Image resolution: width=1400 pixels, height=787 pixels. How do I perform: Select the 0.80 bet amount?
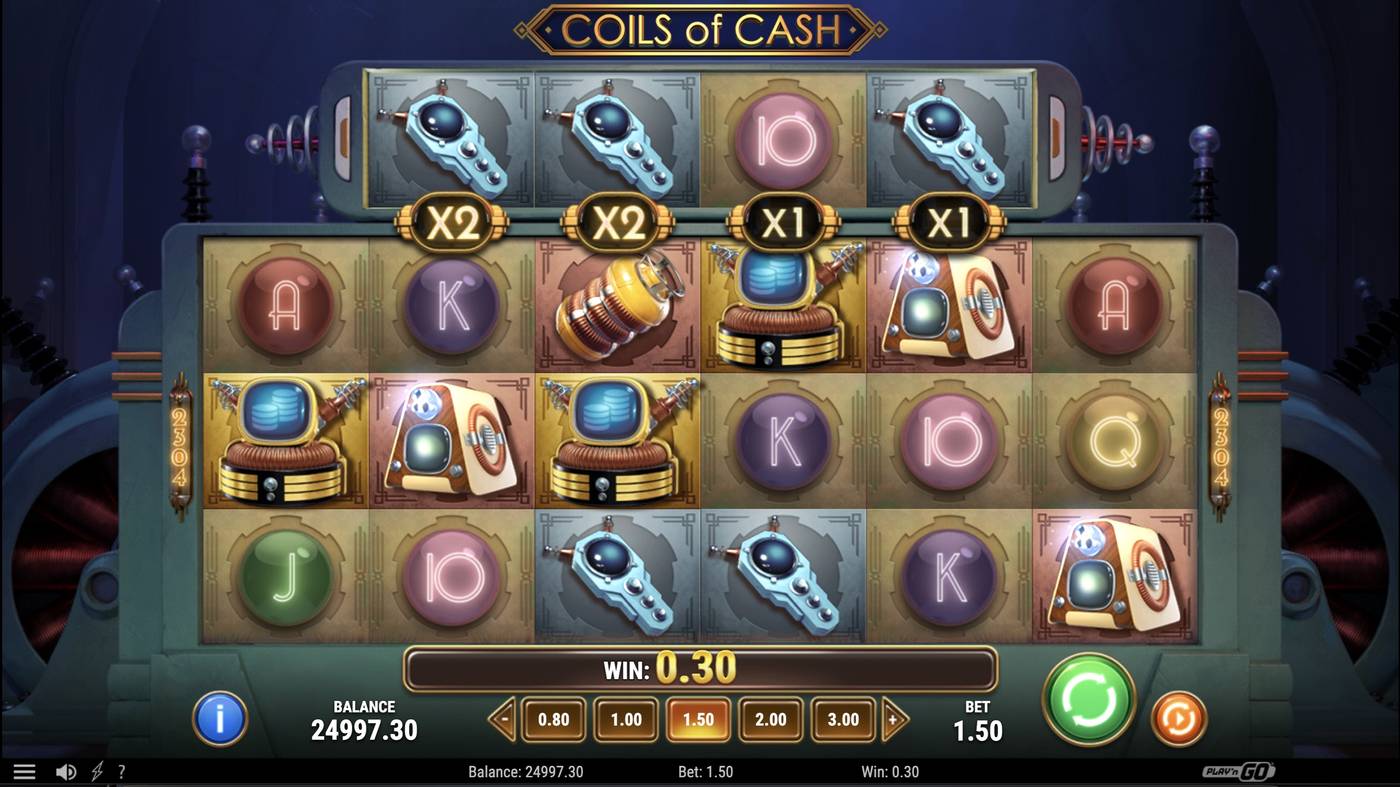[554, 718]
